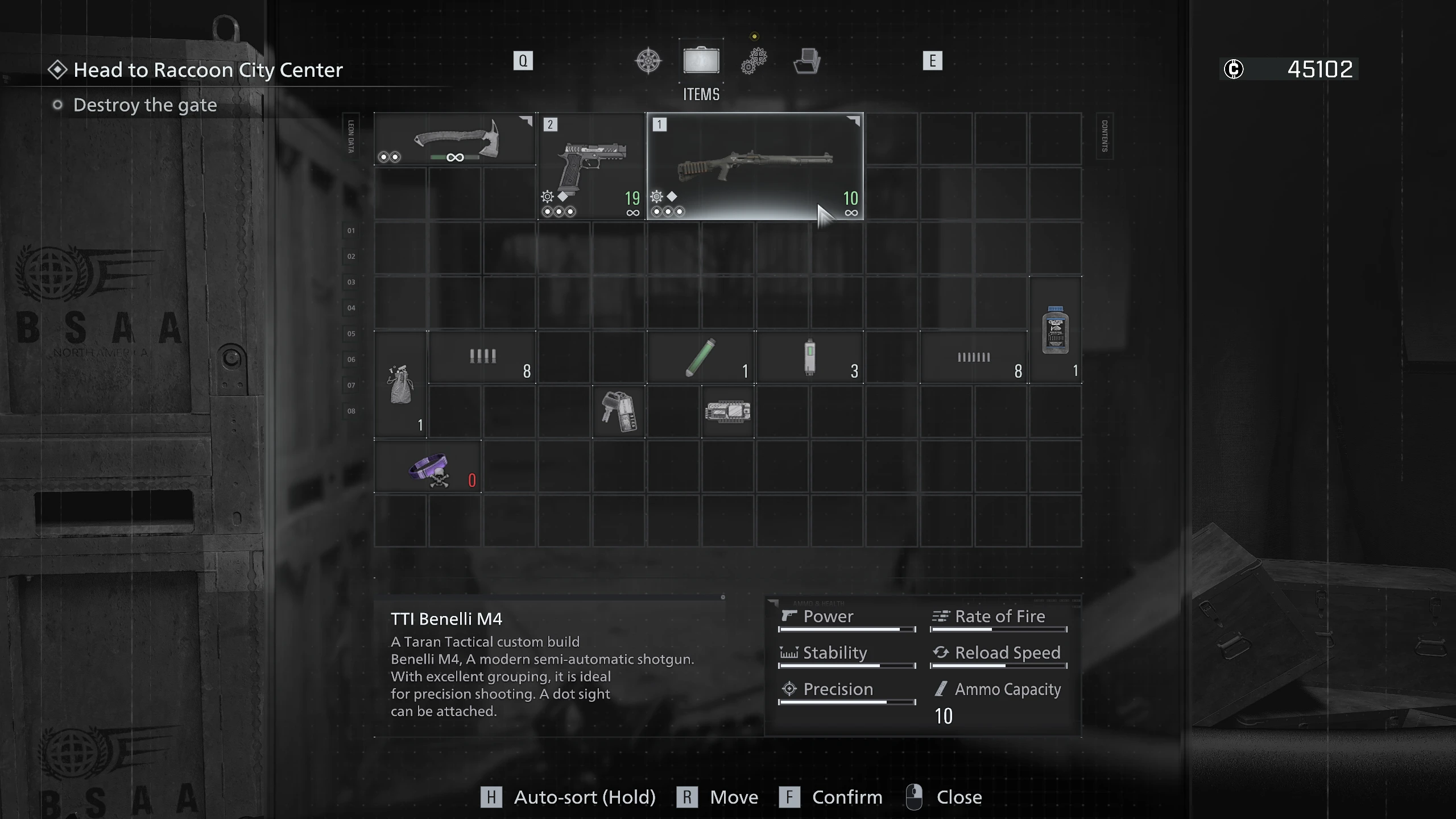This screenshot has height=819, width=1456.
Task: Click the Auto-sort (Hold) option
Action: coord(584,797)
